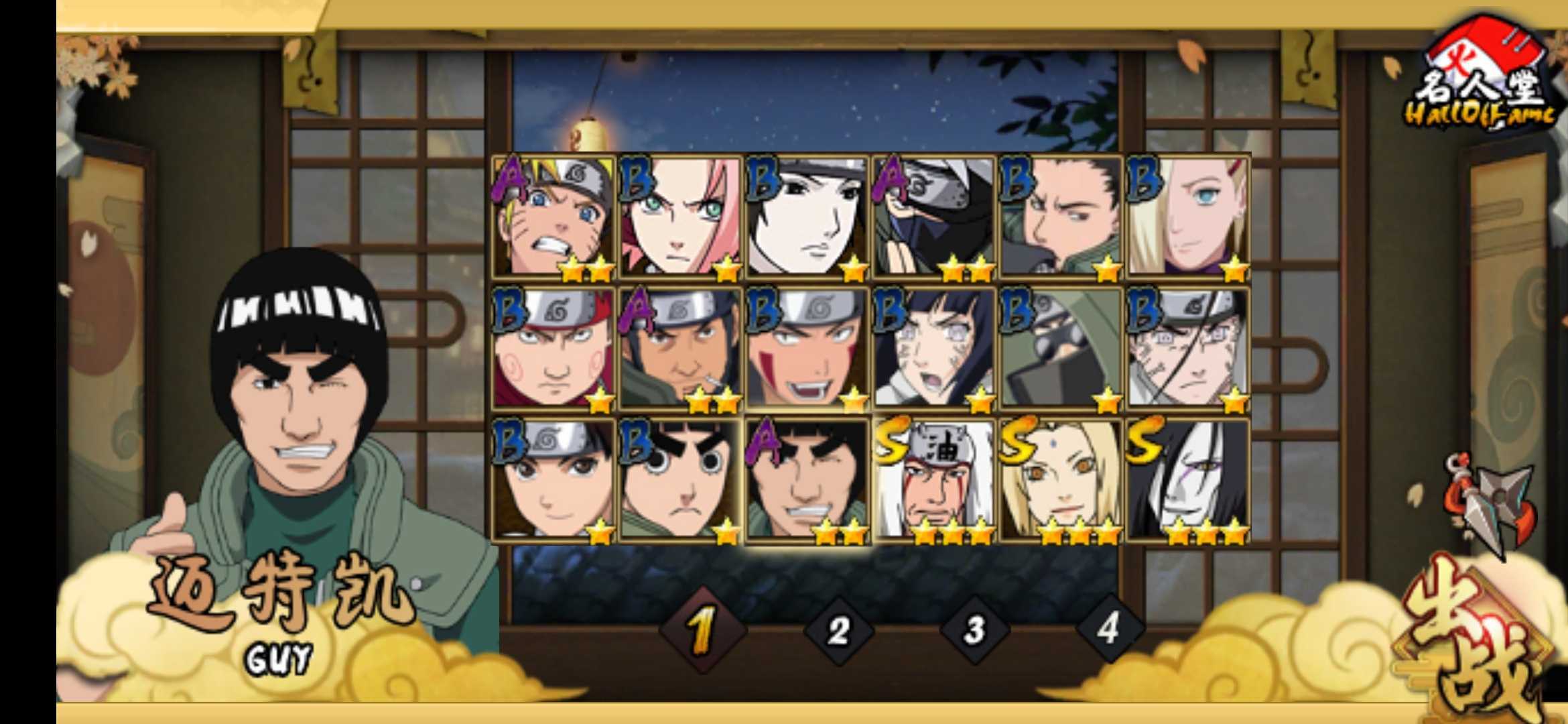Choose Rock Lee with round eyes
This screenshot has height=724, width=1568.
(681, 480)
